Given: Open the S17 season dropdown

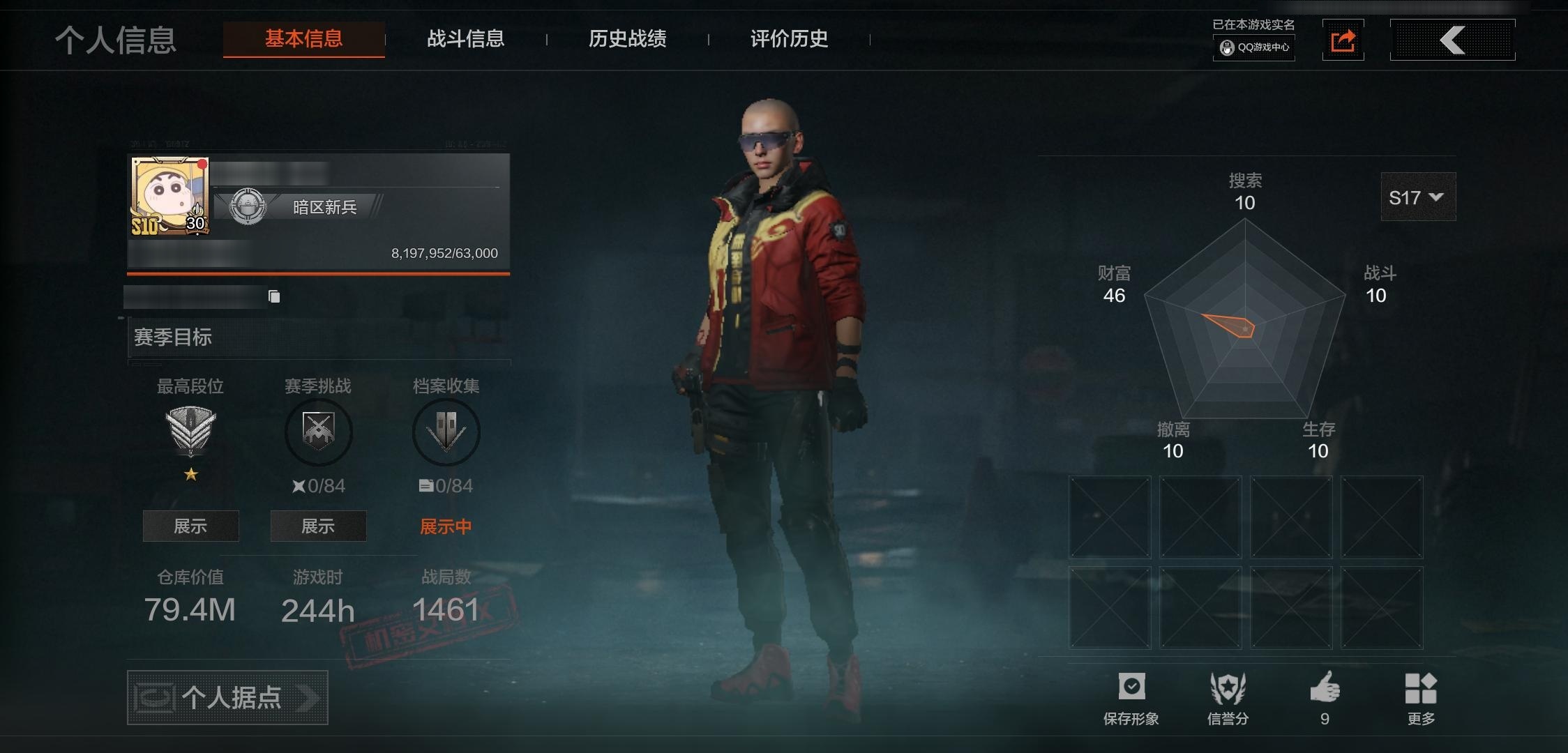Looking at the screenshot, I should click(x=1417, y=197).
